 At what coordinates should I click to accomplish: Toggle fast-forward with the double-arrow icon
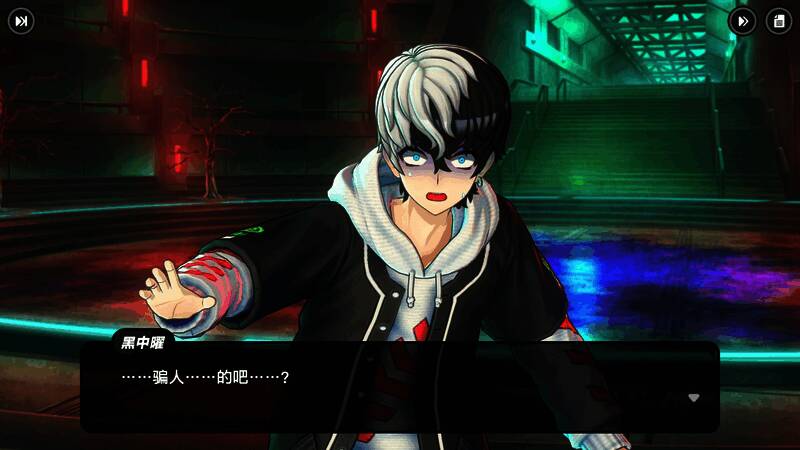742,21
